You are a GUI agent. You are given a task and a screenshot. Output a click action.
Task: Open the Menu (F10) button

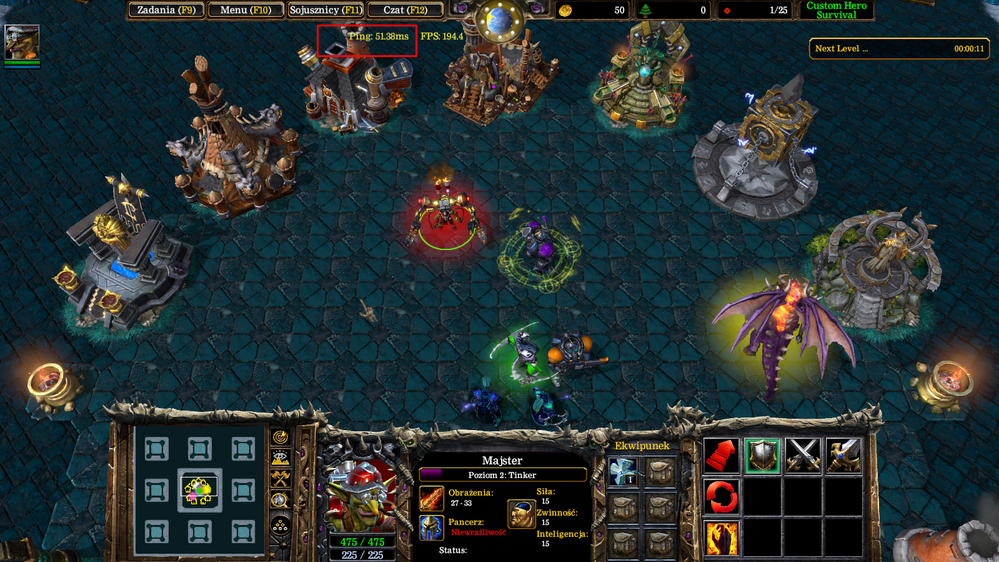pos(245,10)
